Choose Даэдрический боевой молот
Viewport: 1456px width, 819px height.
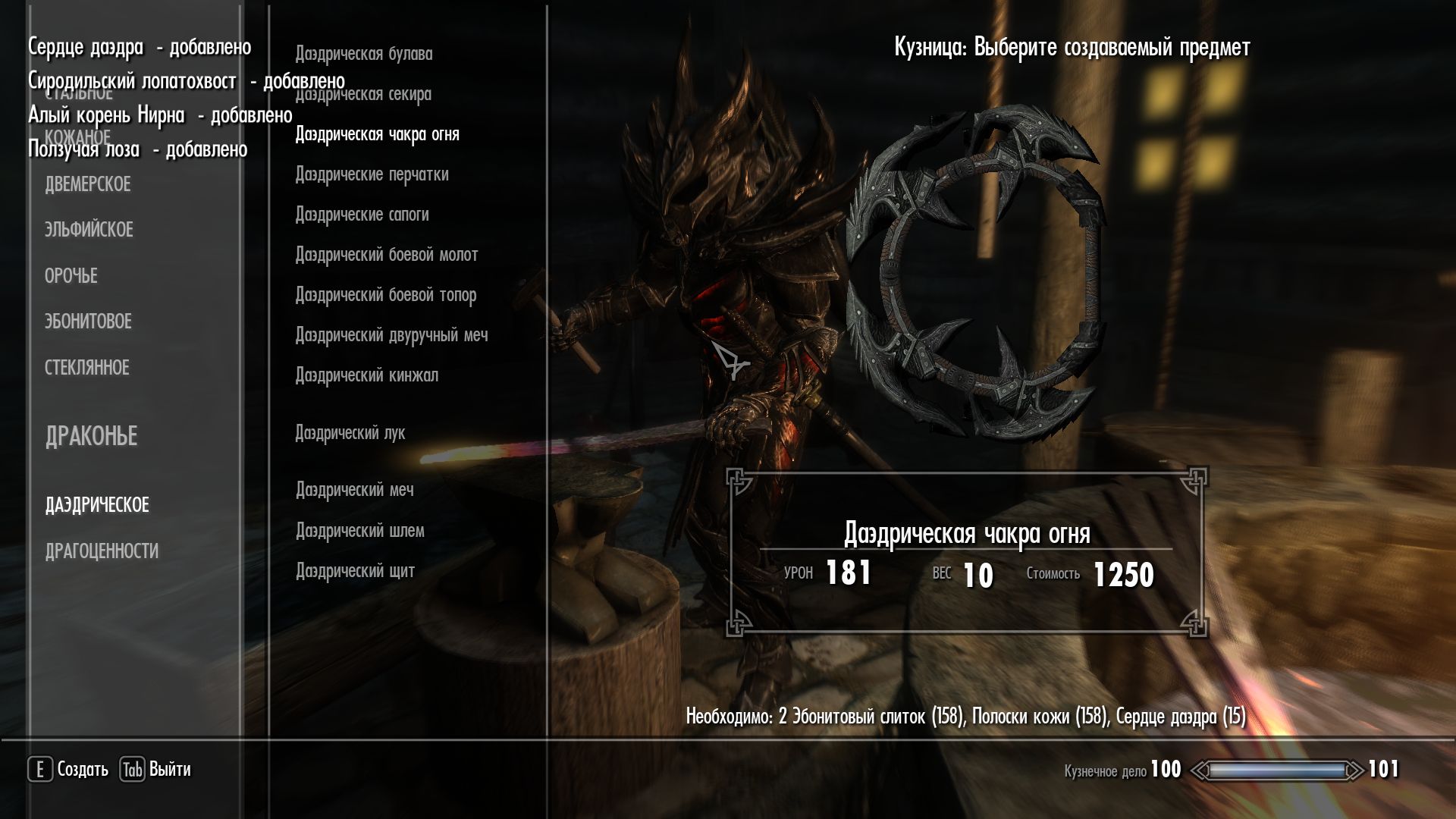click(386, 255)
